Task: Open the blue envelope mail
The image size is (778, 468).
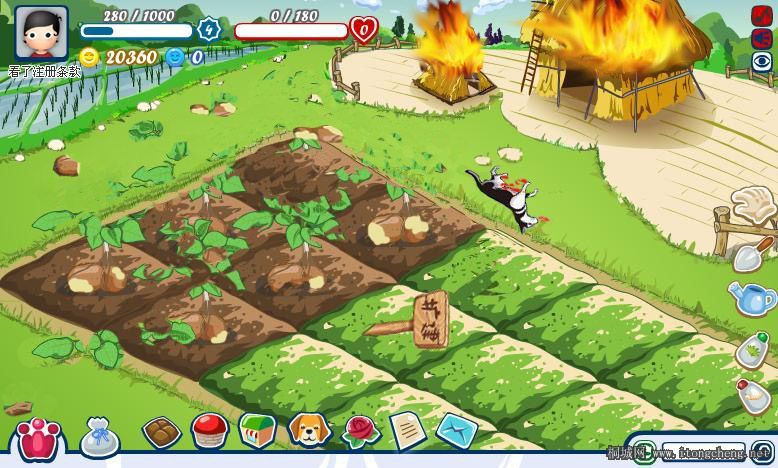Action: coord(456,431)
